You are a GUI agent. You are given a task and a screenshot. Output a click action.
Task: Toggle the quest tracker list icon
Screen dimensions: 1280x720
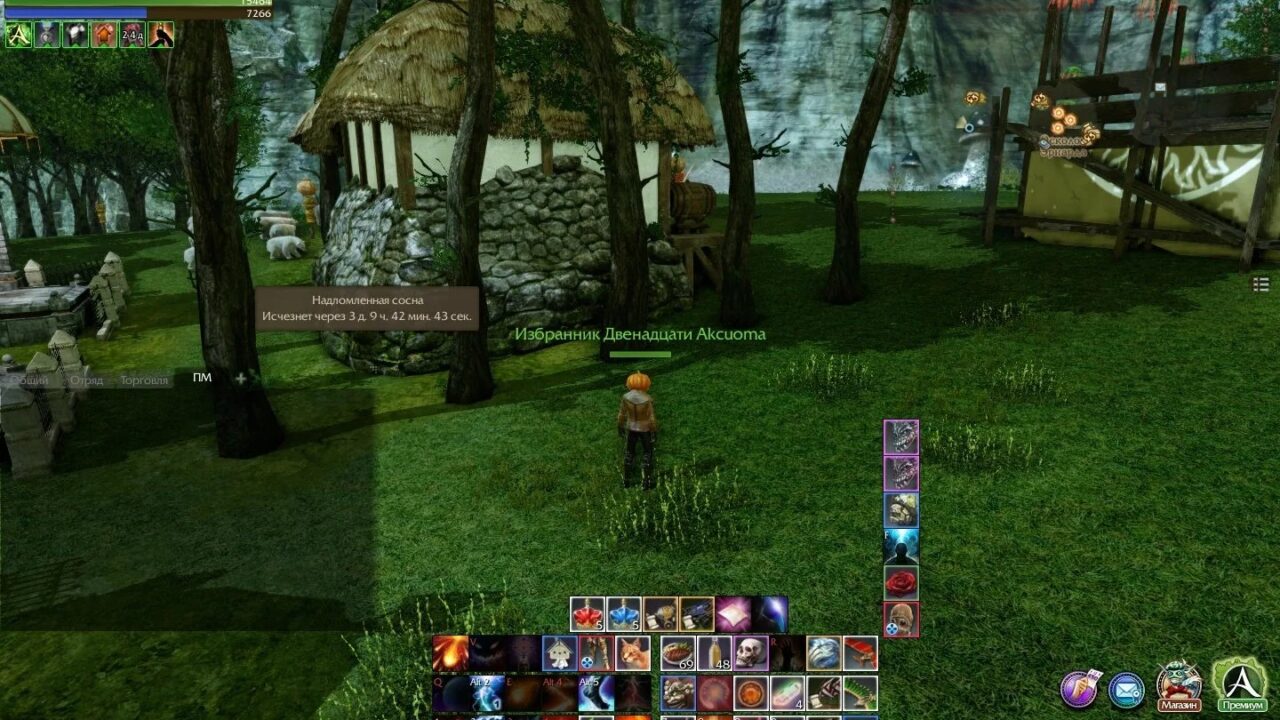click(x=1260, y=285)
